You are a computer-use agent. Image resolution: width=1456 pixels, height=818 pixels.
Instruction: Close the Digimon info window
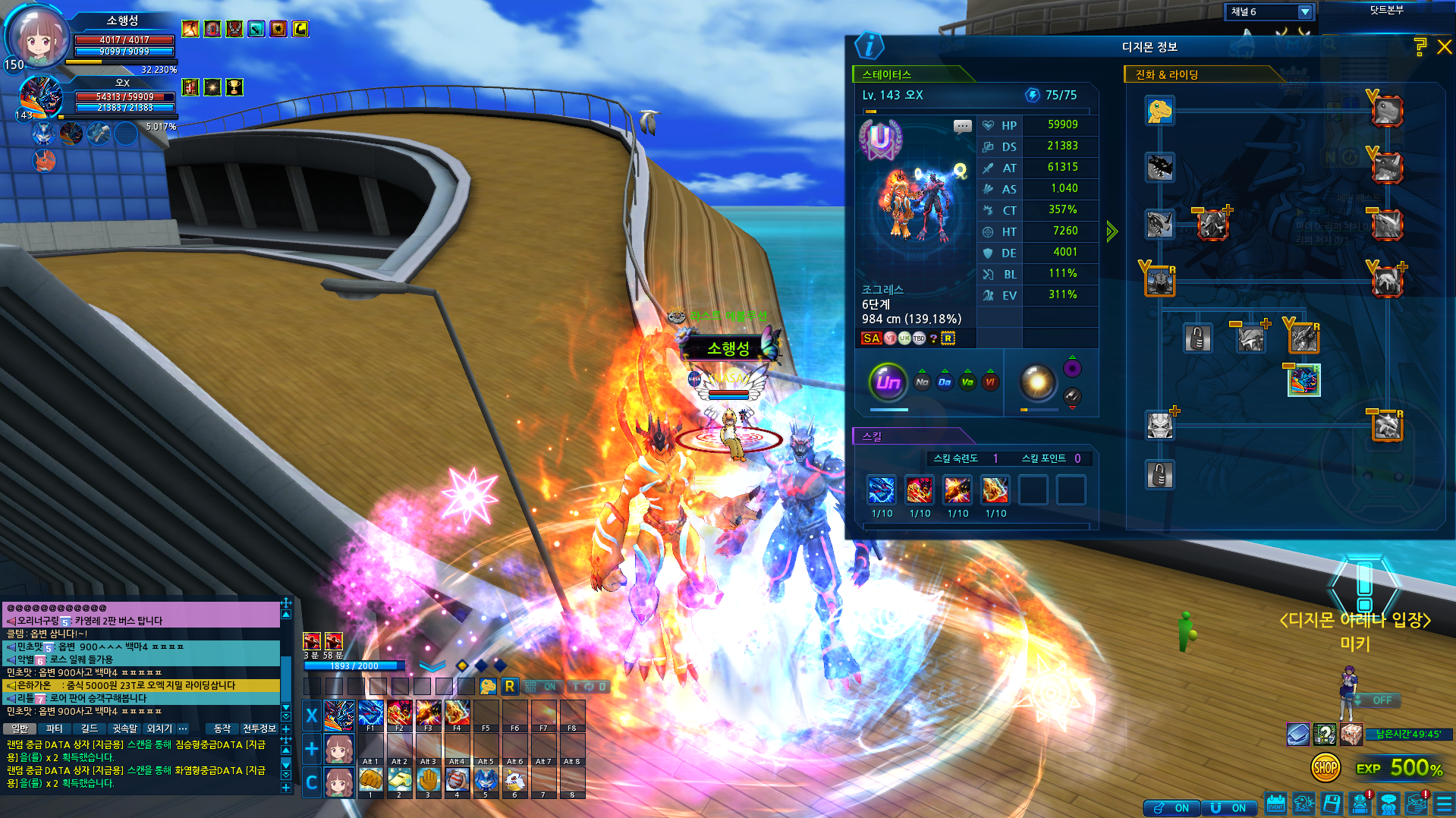pyautogui.click(x=1444, y=47)
